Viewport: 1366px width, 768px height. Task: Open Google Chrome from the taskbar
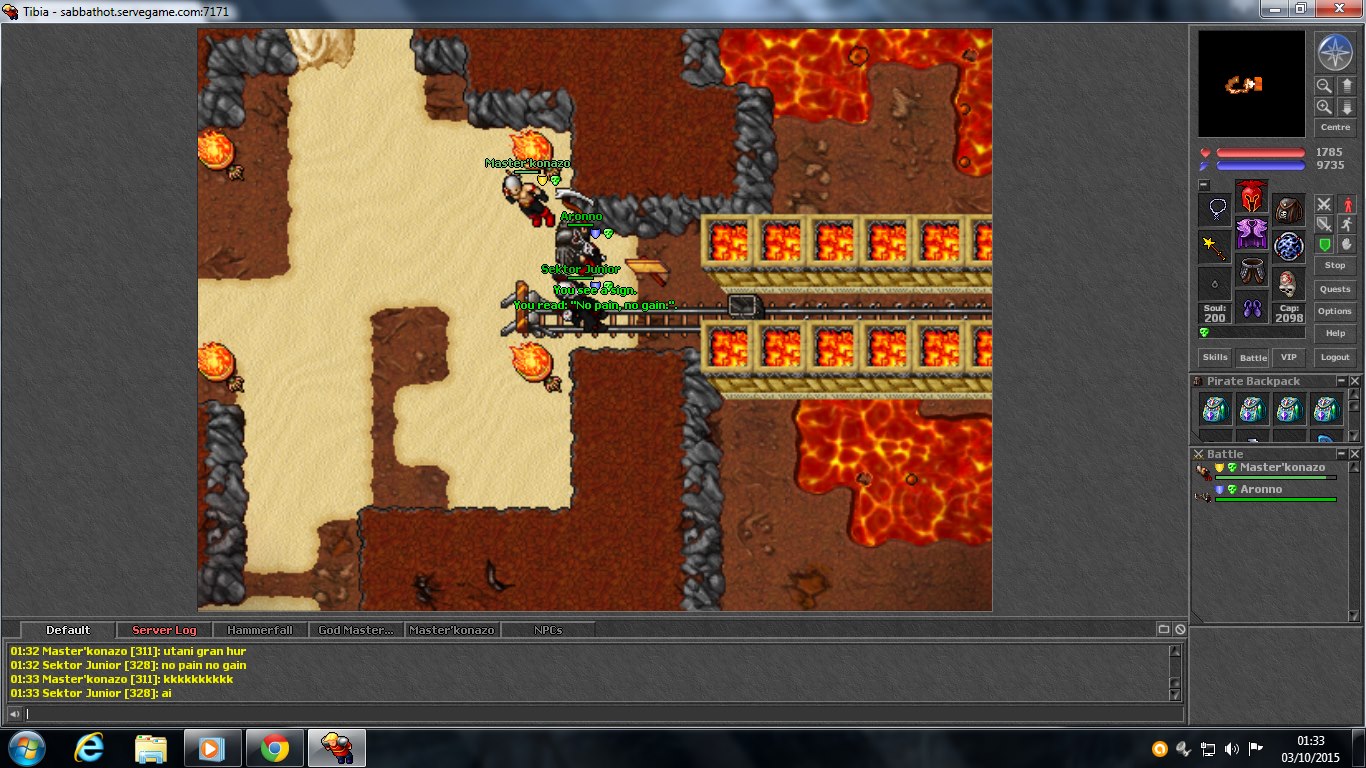coord(275,748)
